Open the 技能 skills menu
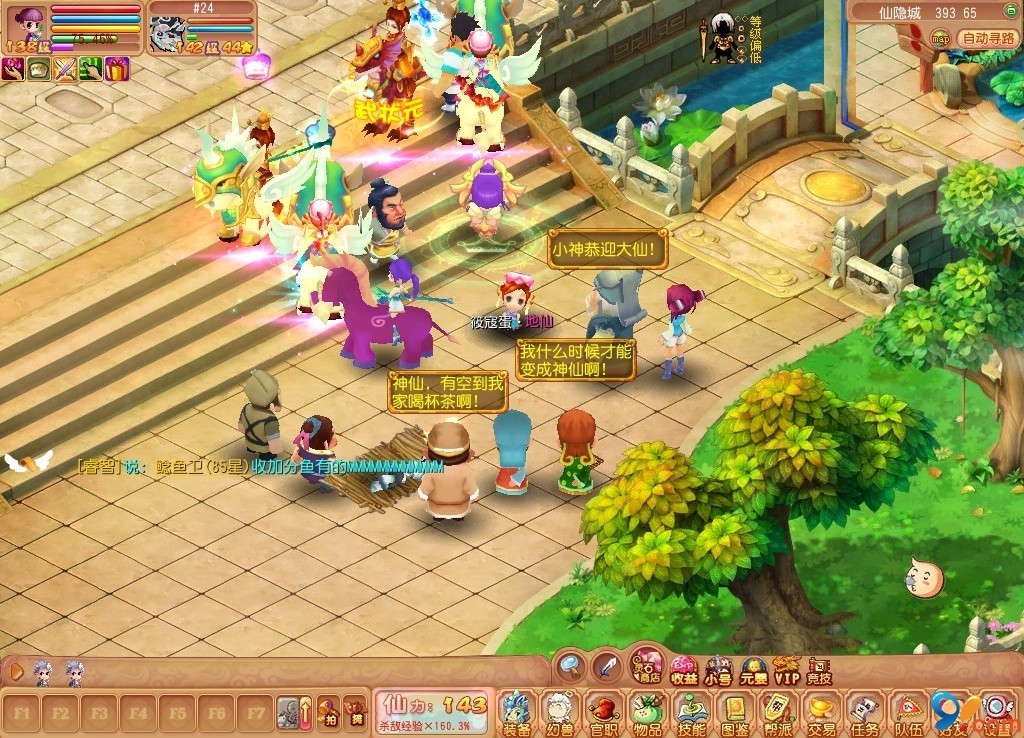The height and width of the screenshot is (738, 1024). tap(691, 712)
